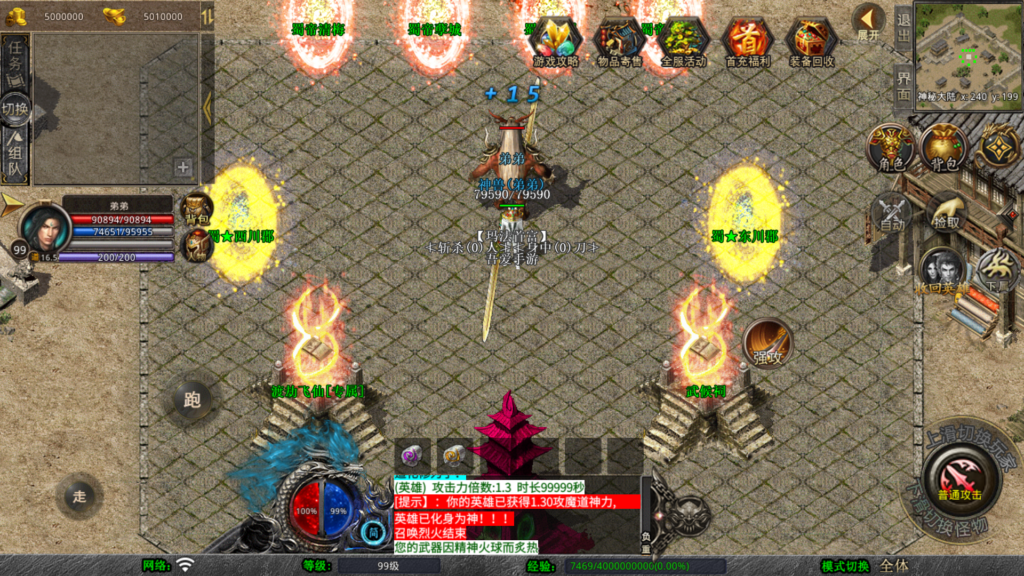Activate the 强攻 strong attack skill
Image resolution: width=1024 pixels, height=576 pixels.
click(768, 344)
